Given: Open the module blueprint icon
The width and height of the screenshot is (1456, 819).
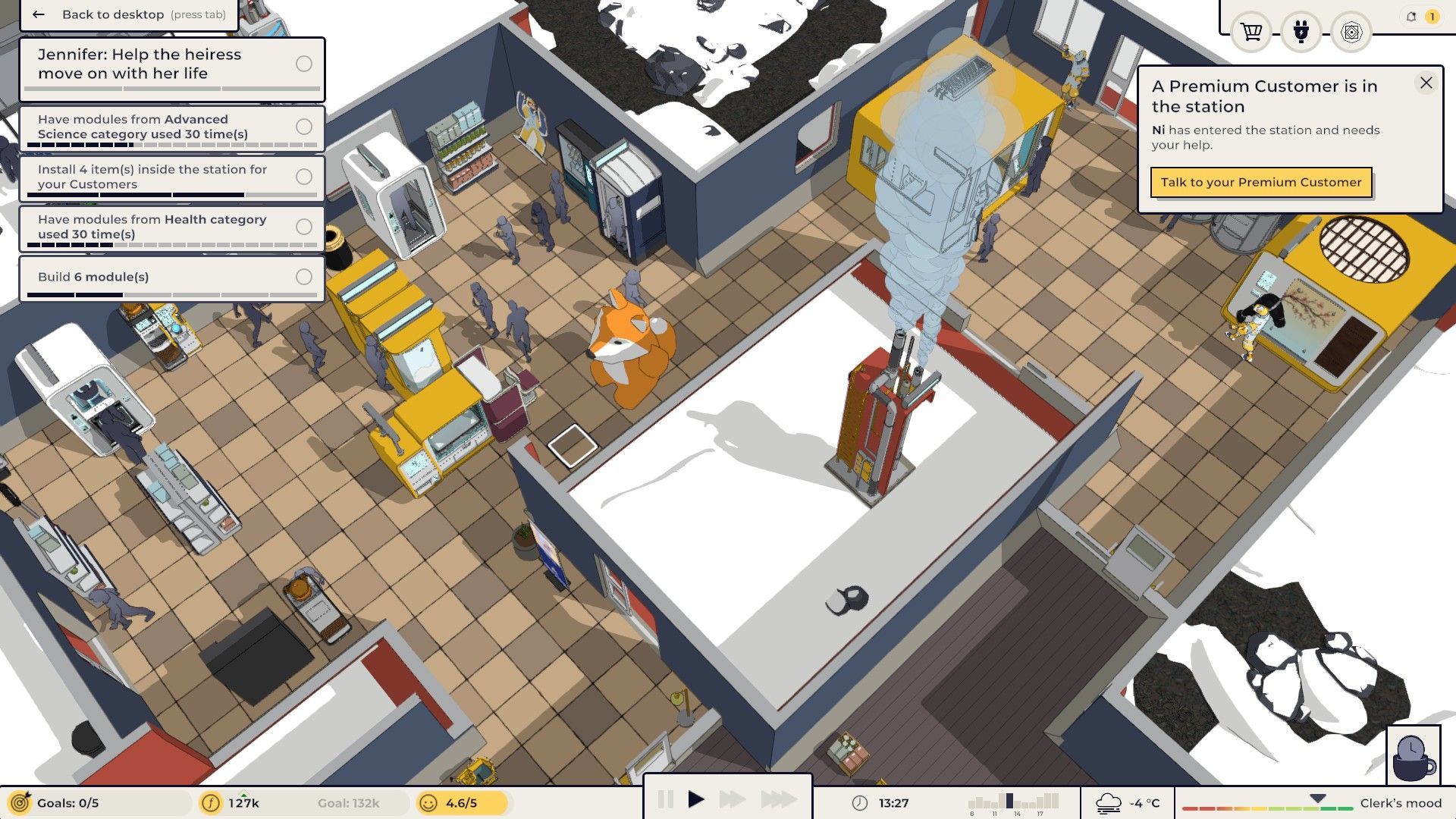Looking at the screenshot, I should (x=1353, y=33).
